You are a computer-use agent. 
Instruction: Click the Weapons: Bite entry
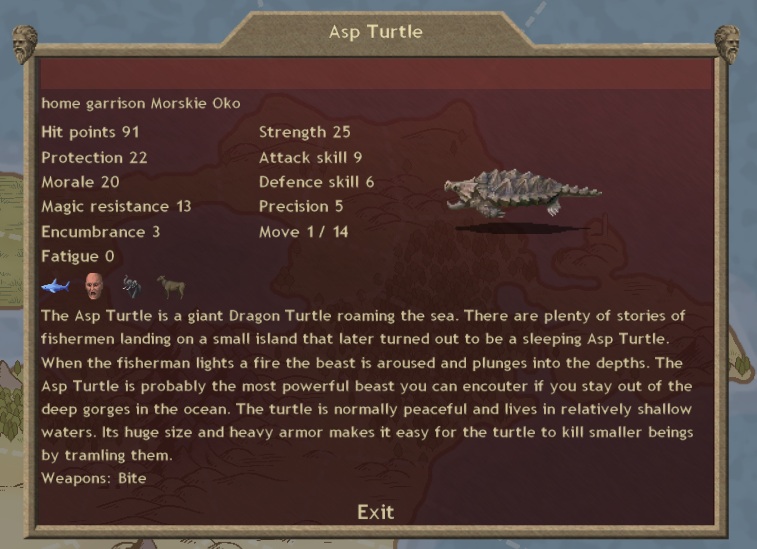coord(94,478)
